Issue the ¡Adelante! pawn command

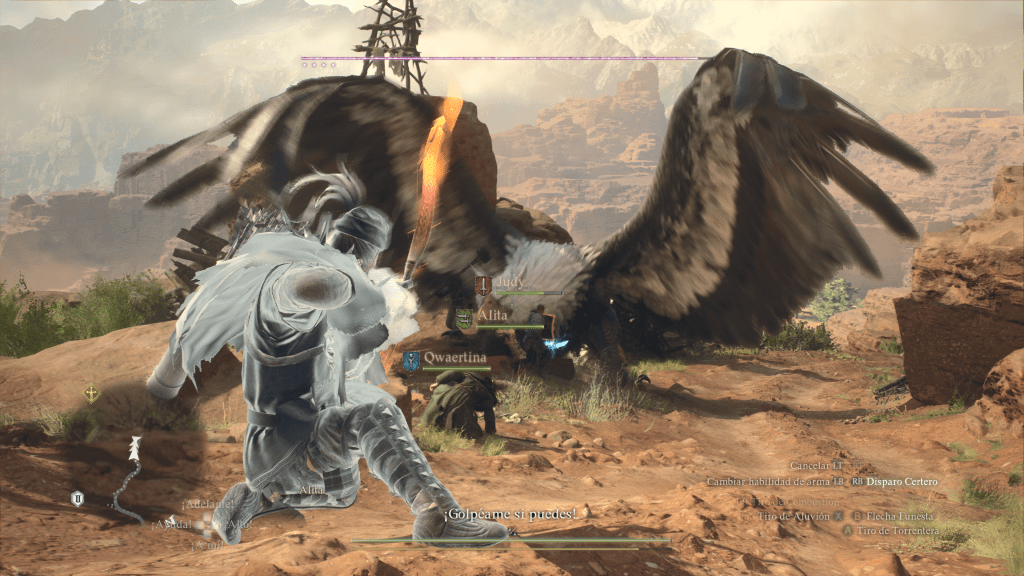click(202, 504)
